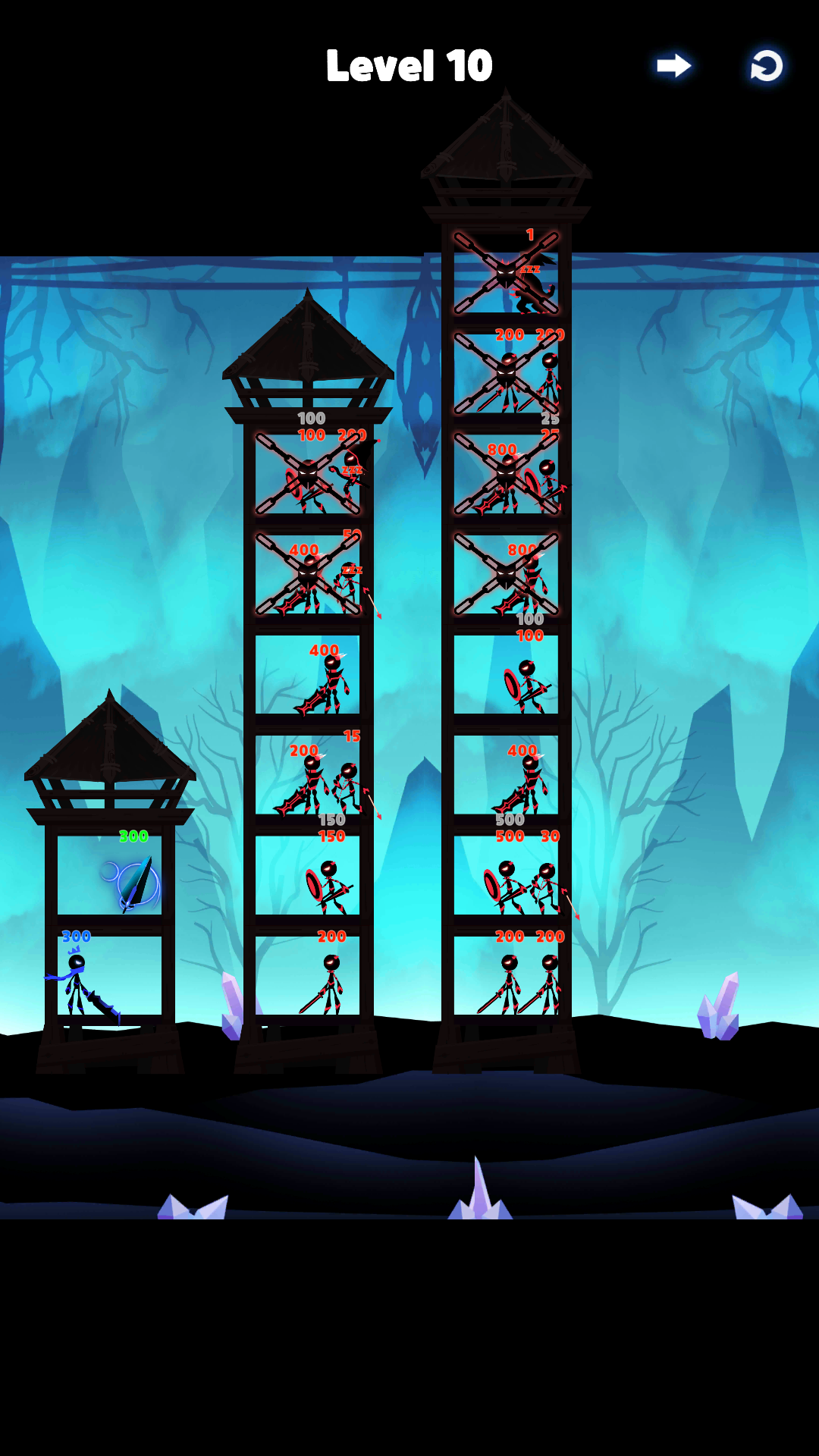Choose the room with the 150 shield enemy
The image size is (819, 1456).
click(x=308, y=876)
